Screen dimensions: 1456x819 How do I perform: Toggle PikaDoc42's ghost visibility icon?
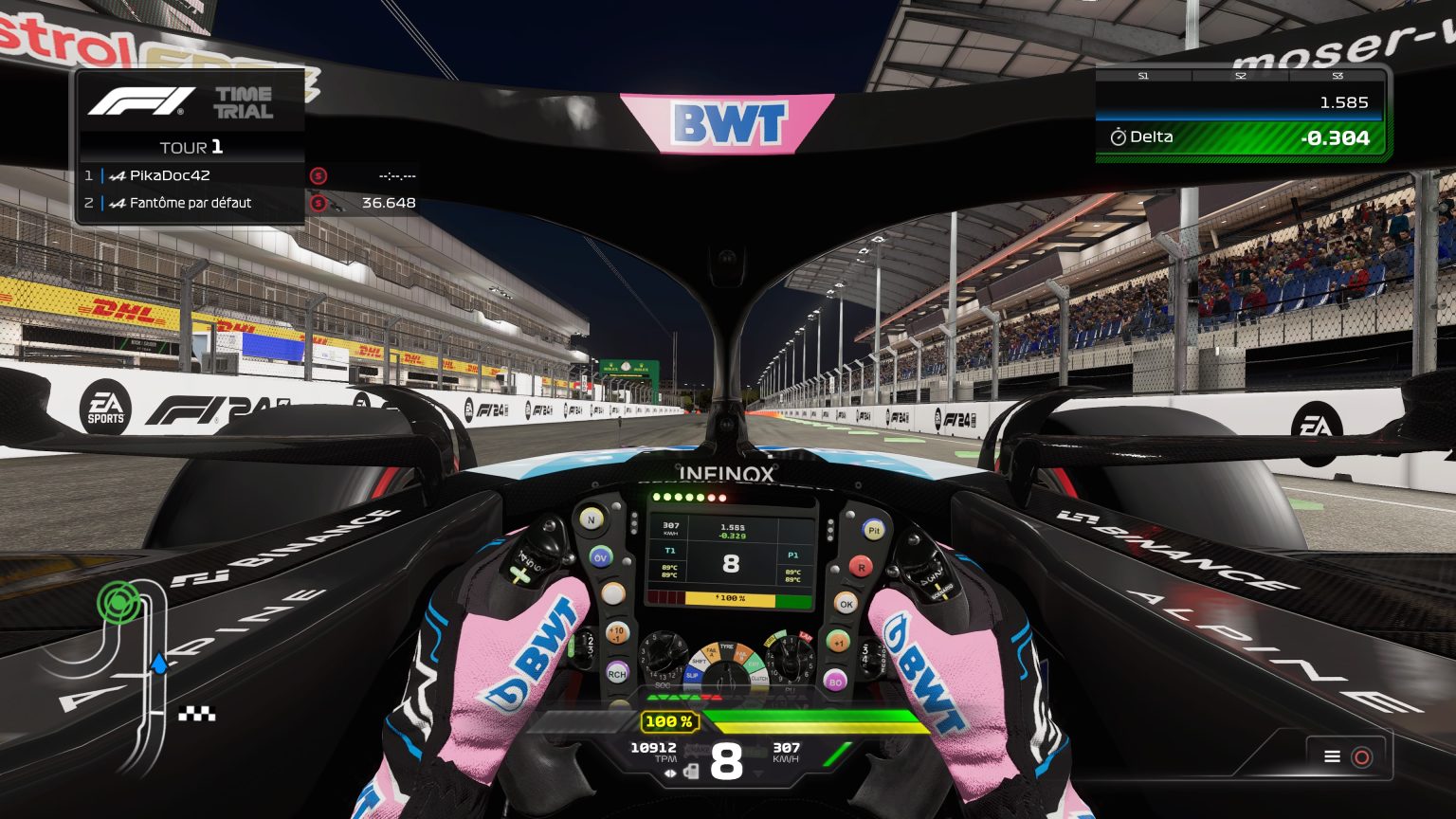click(318, 176)
